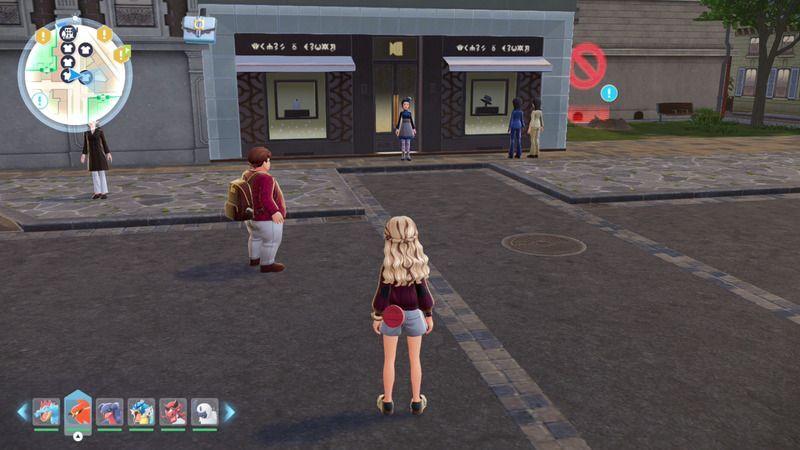Pick the Gyarados party slot

pyautogui.click(x=141, y=411)
